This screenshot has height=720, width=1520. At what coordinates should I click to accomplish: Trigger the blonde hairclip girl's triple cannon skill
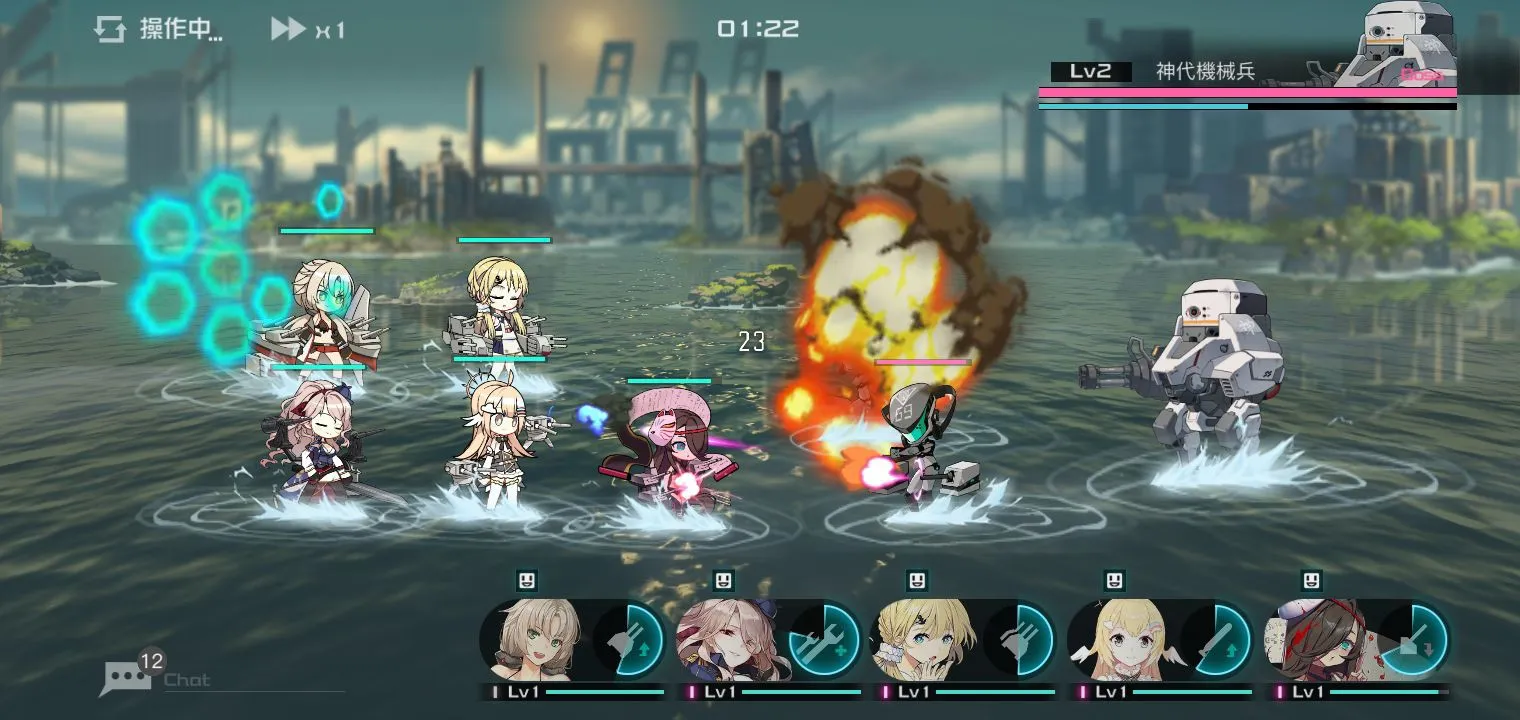(1022, 640)
